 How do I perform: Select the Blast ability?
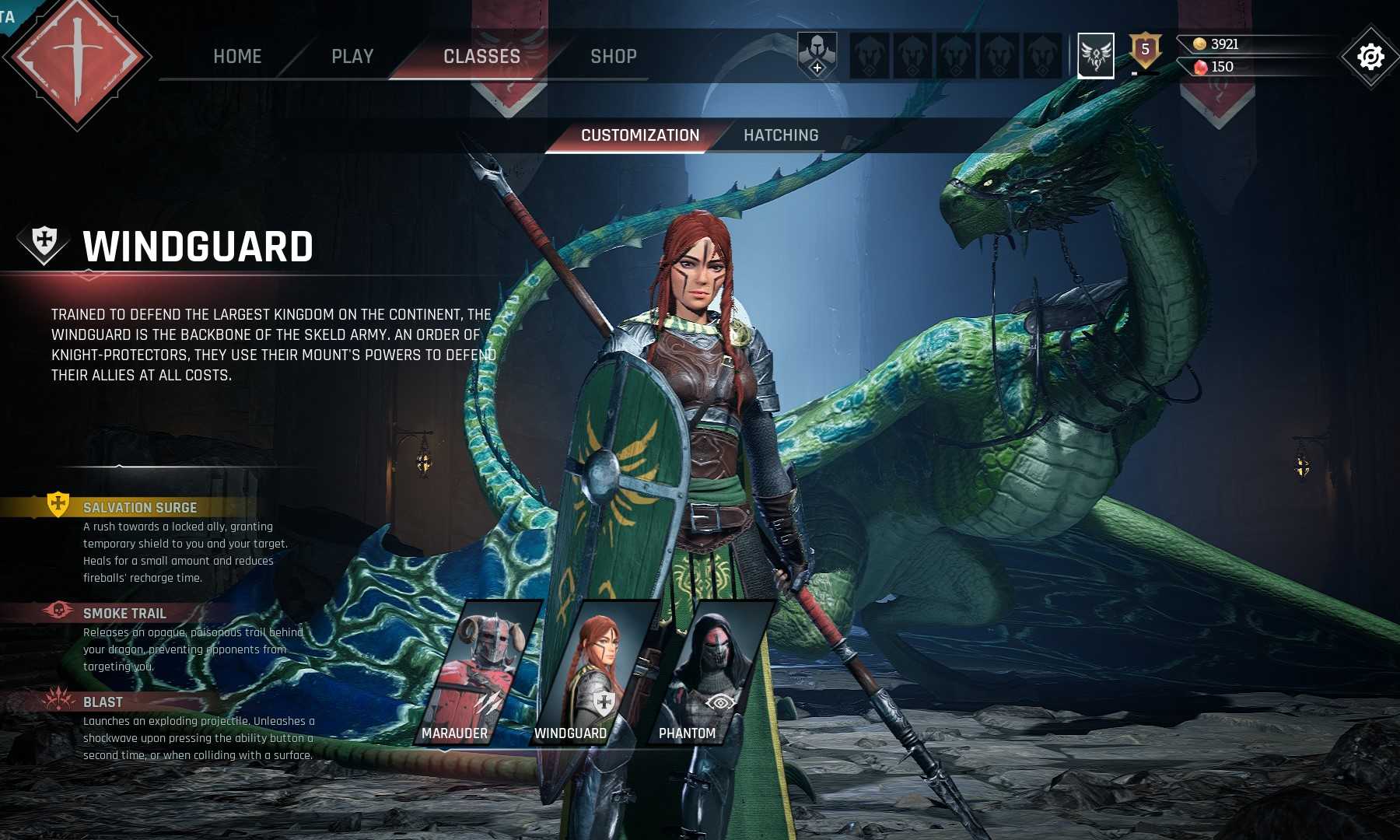point(103,702)
